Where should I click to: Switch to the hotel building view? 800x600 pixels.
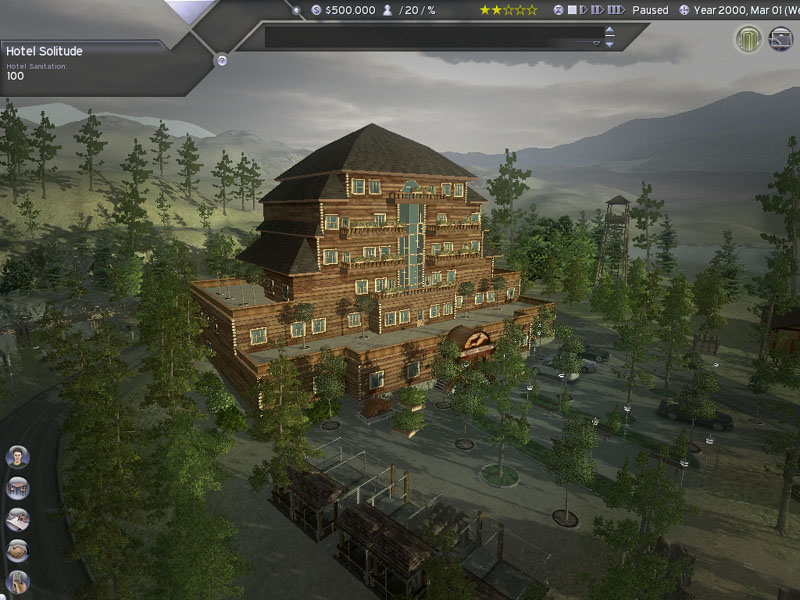(748, 39)
